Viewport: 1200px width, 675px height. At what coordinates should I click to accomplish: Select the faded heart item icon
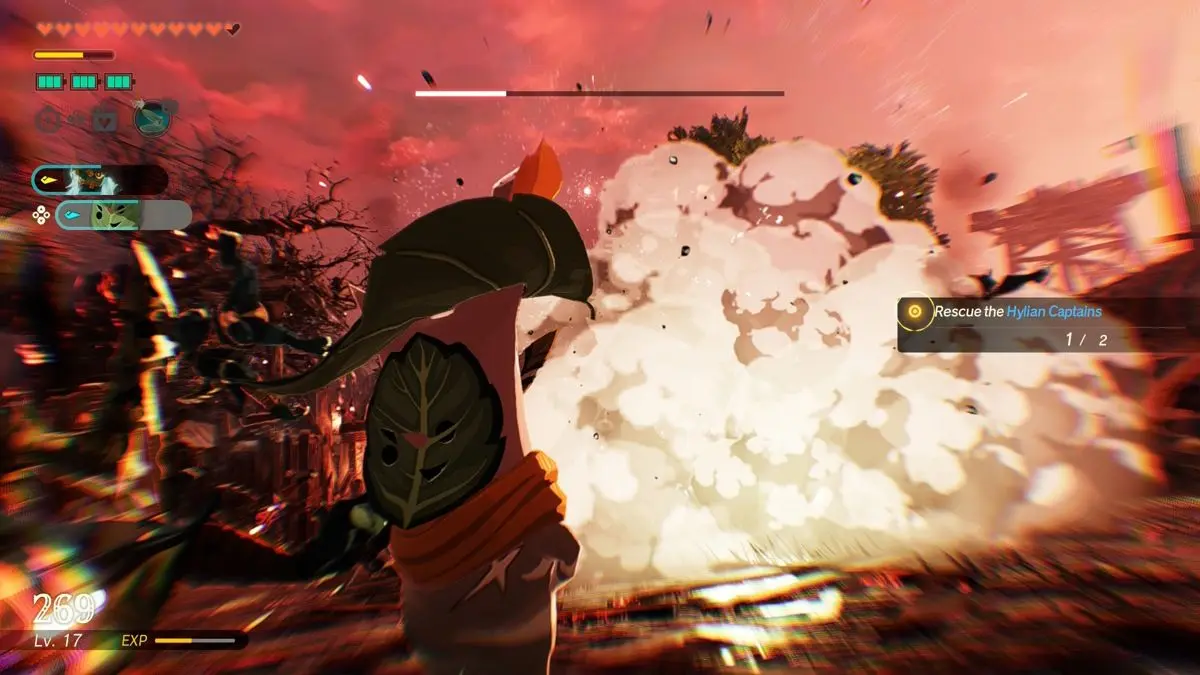(104, 121)
